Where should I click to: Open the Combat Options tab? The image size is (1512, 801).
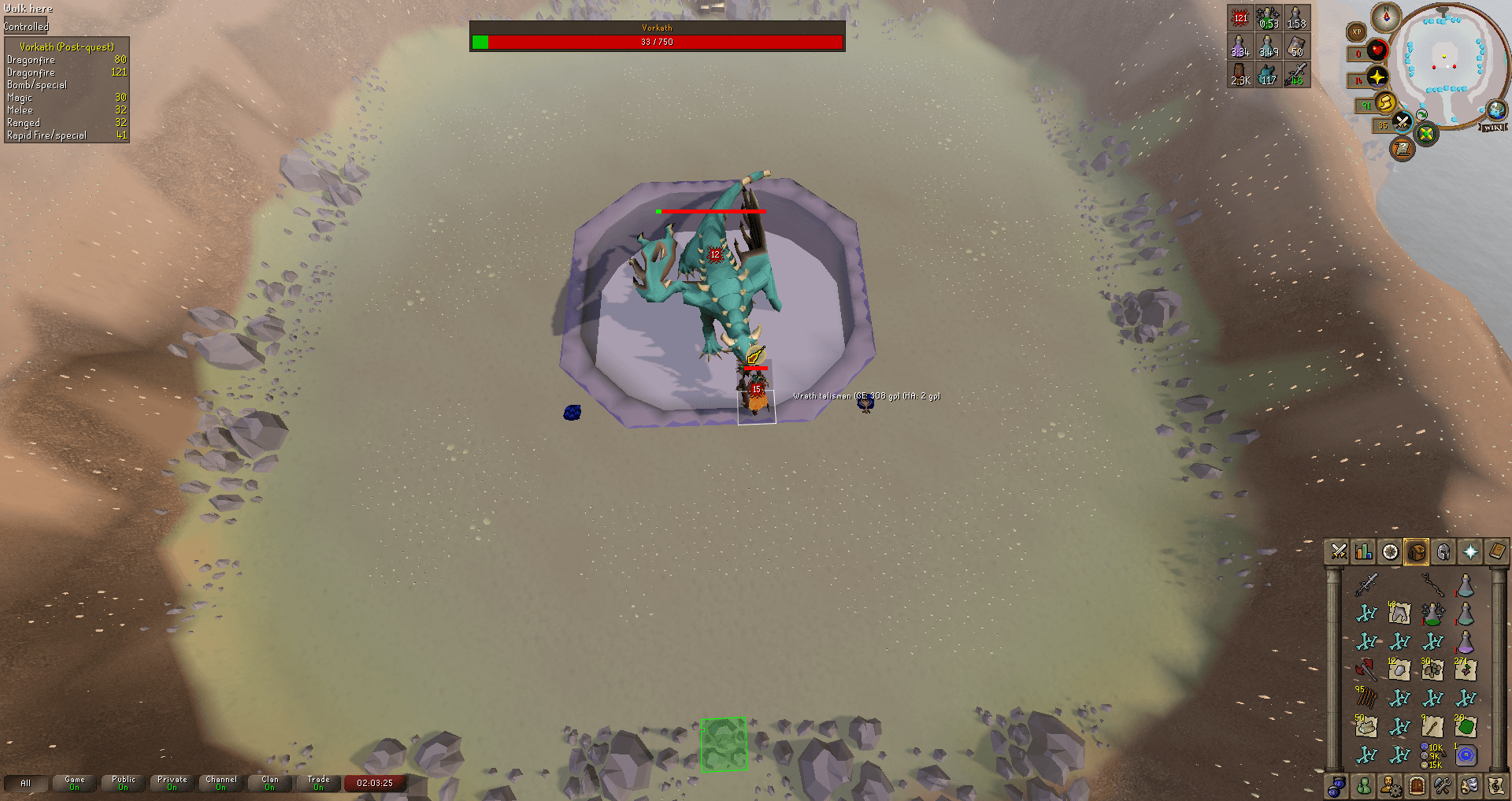1338,551
